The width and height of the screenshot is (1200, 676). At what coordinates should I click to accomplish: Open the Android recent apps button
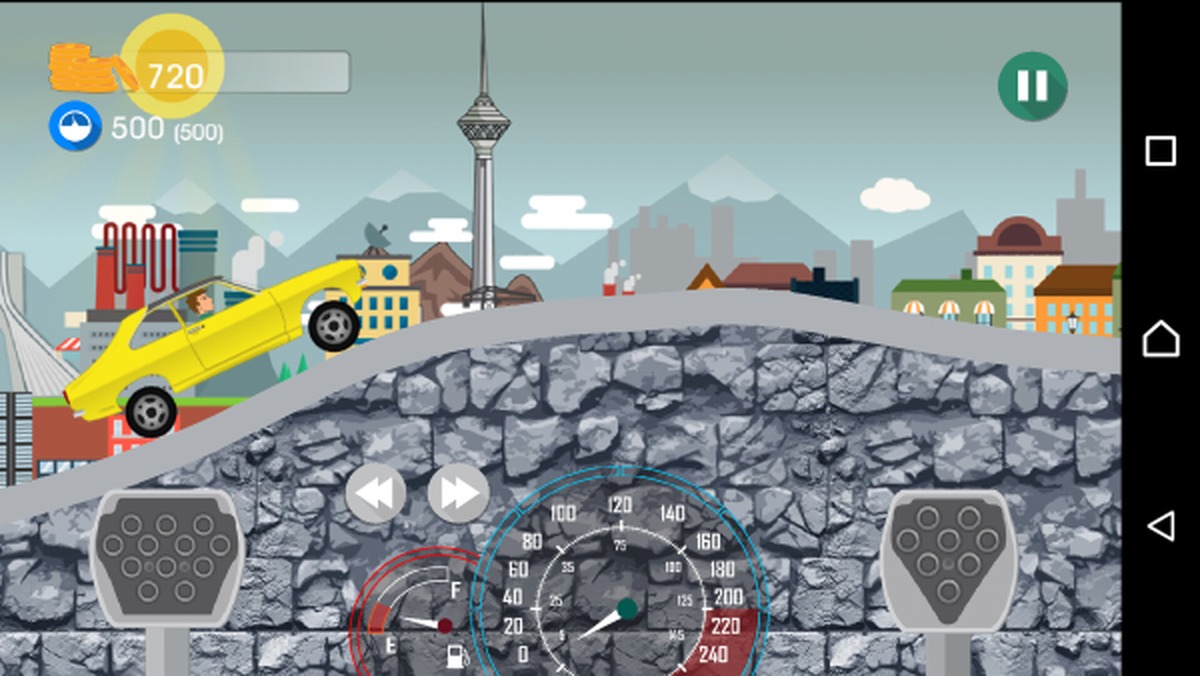click(x=1160, y=151)
